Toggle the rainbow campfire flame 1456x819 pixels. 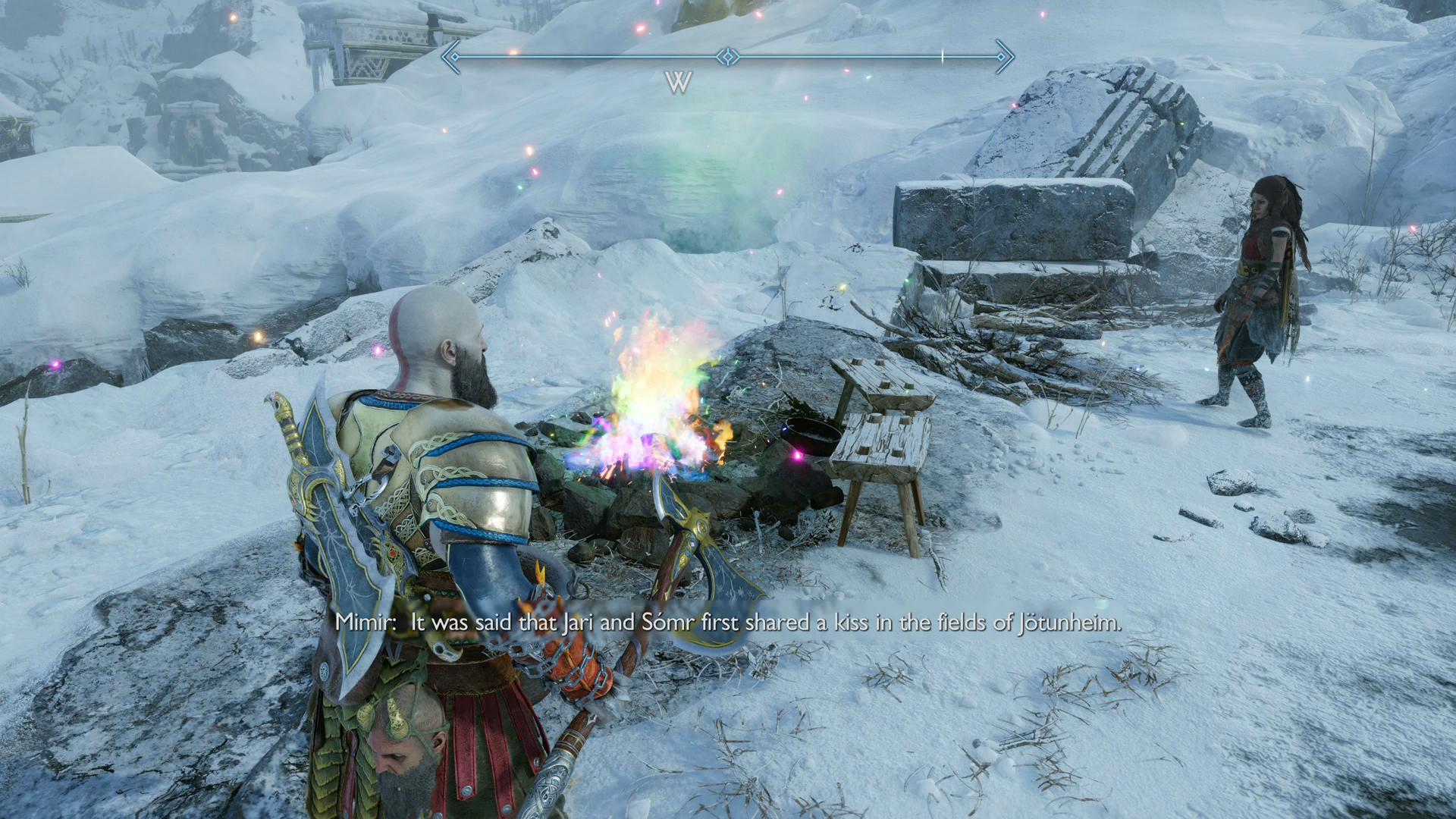[x=652, y=402]
